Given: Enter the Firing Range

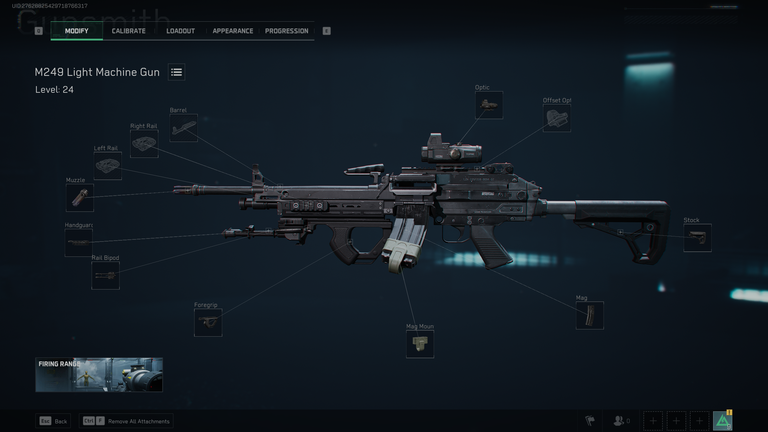Looking at the screenshot, I should 99,375.
